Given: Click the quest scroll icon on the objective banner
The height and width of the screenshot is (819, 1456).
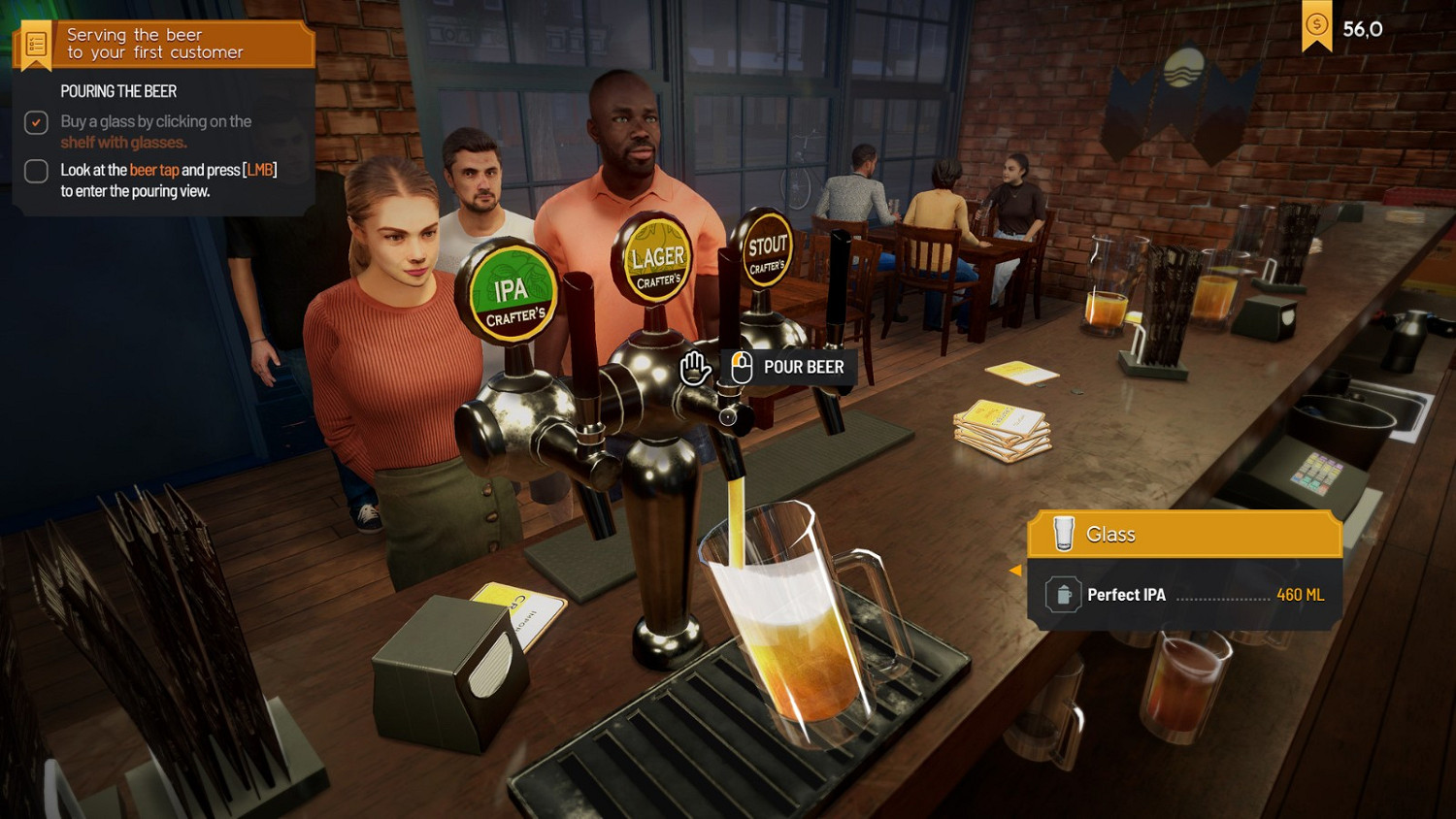Looking at the screenshot, I should pos(35,43).
